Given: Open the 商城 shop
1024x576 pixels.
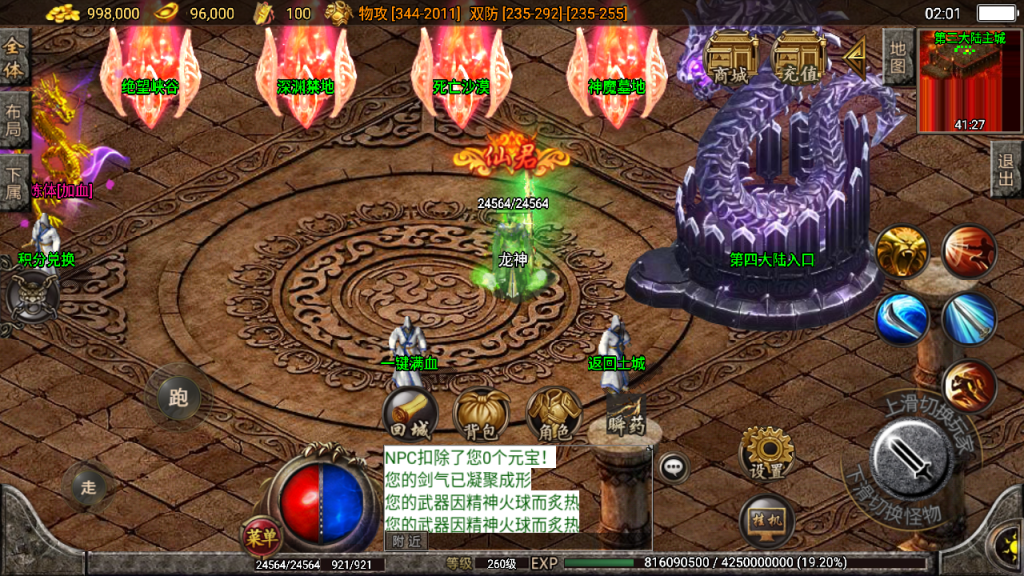Looking at the screenshot, I should click(730, 58).
